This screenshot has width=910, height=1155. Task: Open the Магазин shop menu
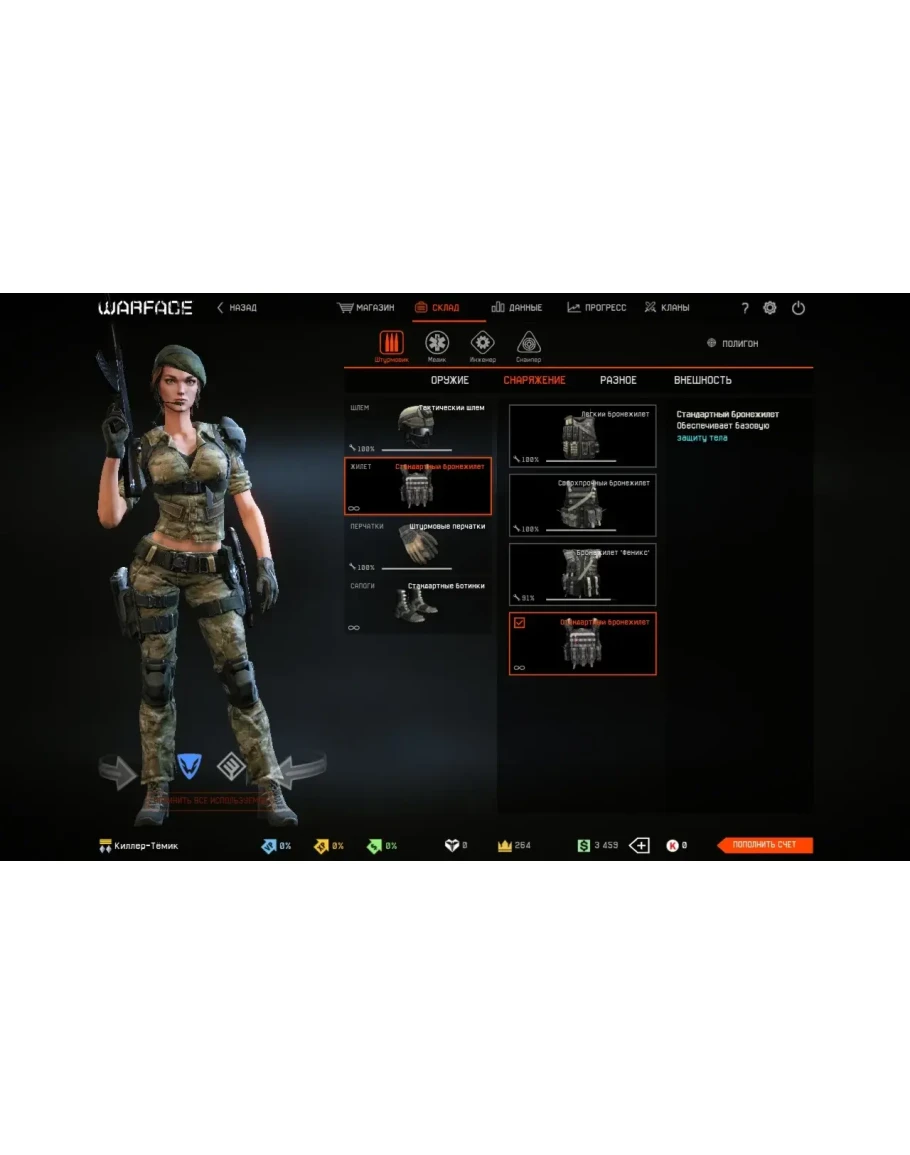[366, 308]
